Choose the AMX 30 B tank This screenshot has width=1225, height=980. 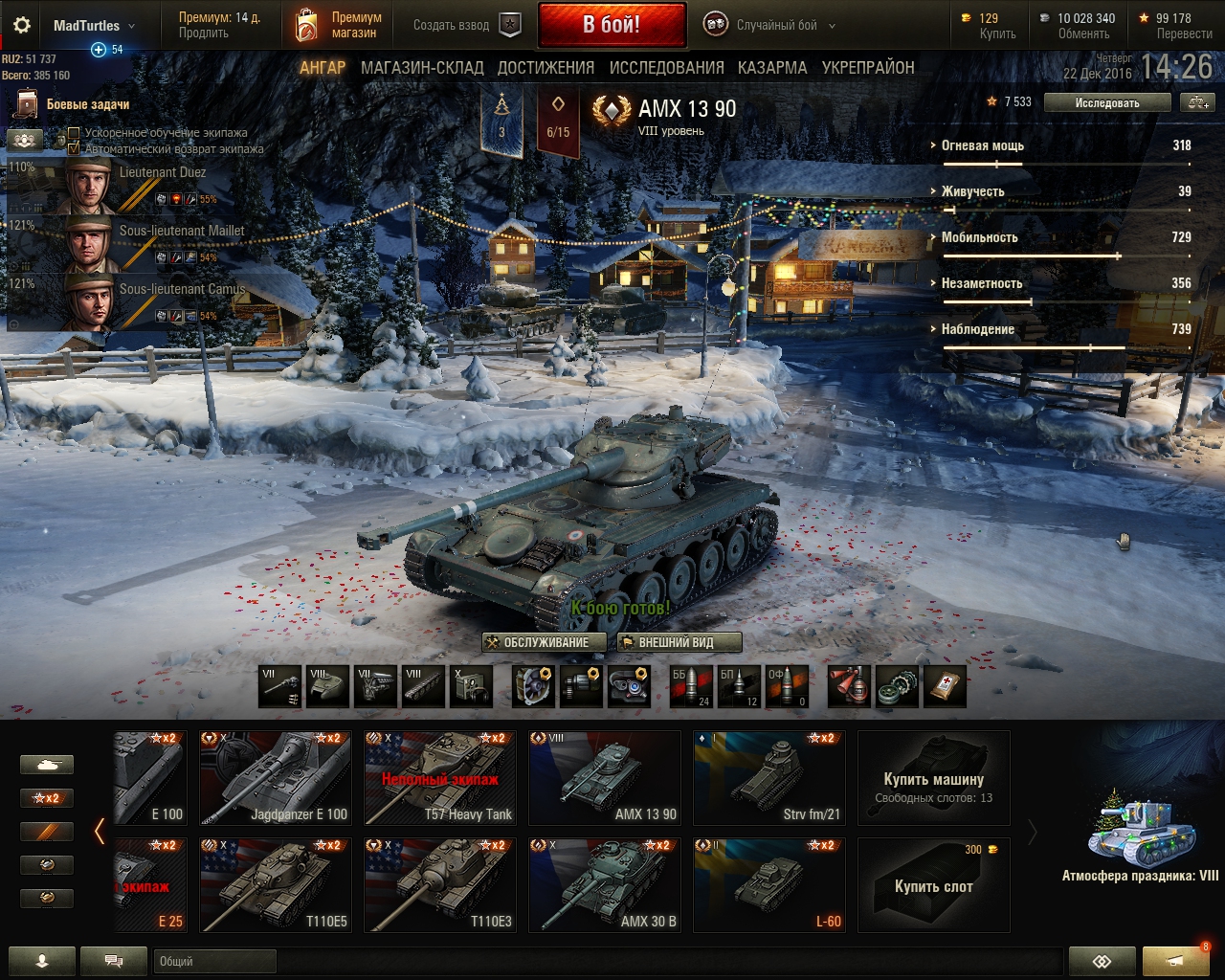(x=605, y=885)
